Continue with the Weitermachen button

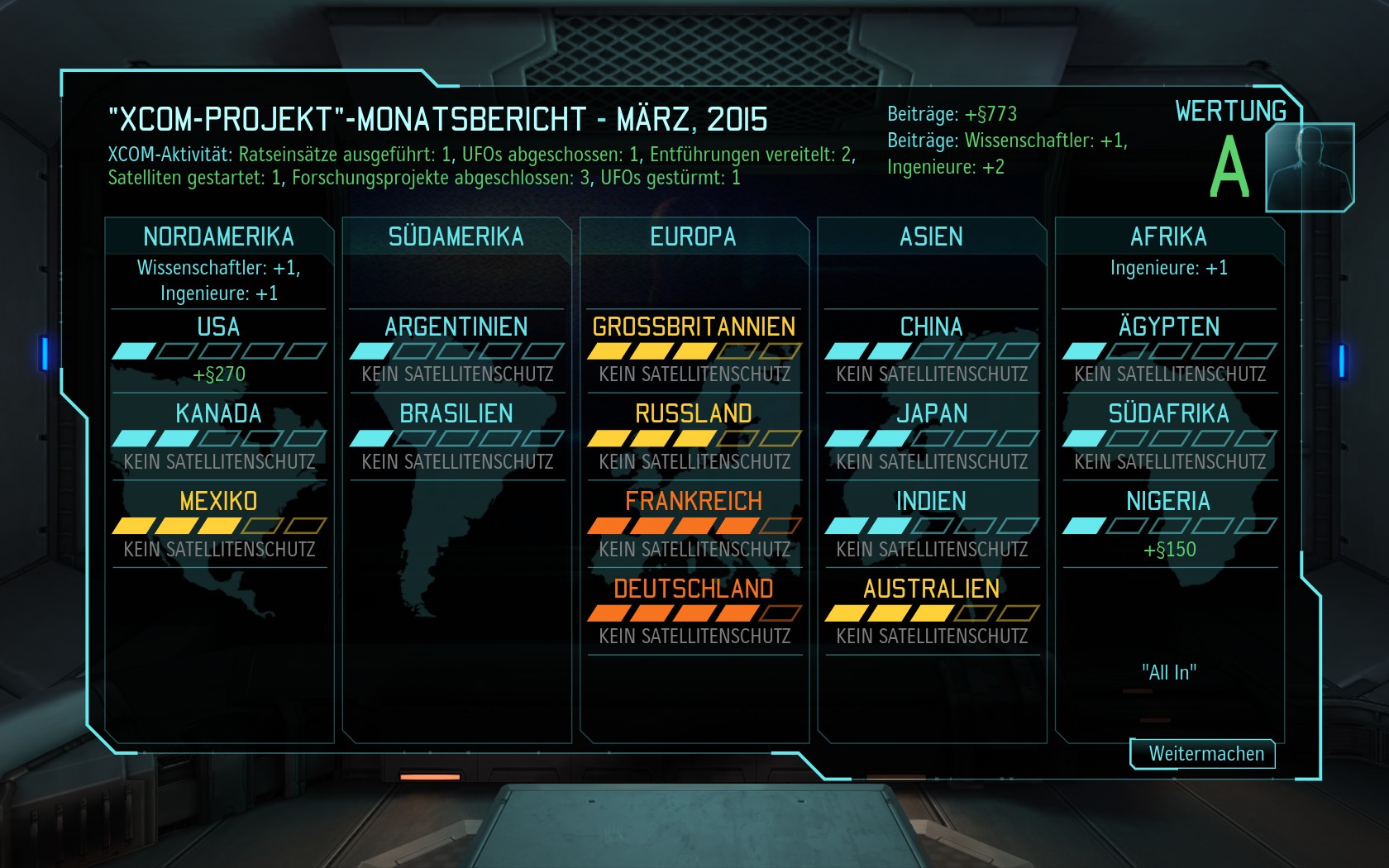pyautogui.click(x=1204, y=754)
